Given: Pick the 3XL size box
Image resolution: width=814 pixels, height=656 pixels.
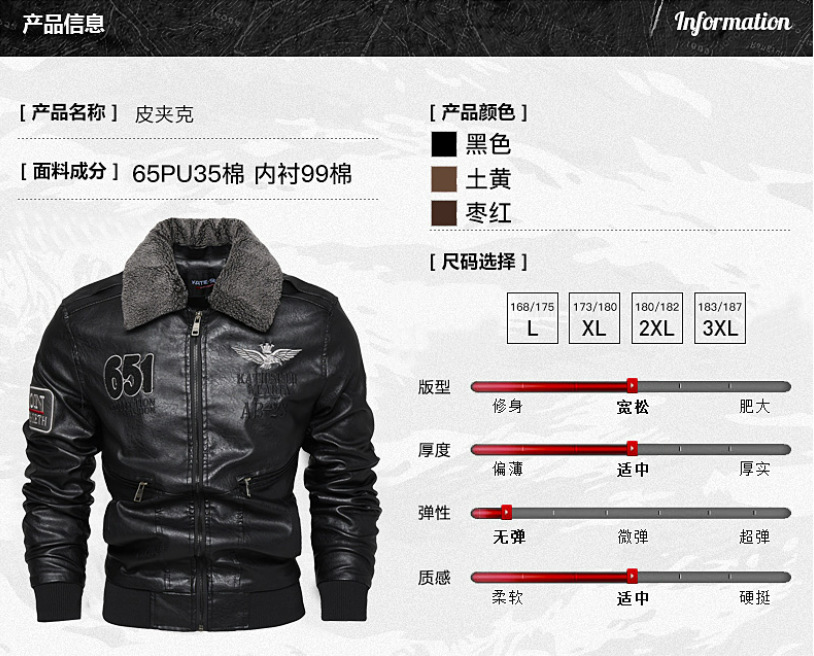Looking at the screenshot, I should click(x=720, y=319).
